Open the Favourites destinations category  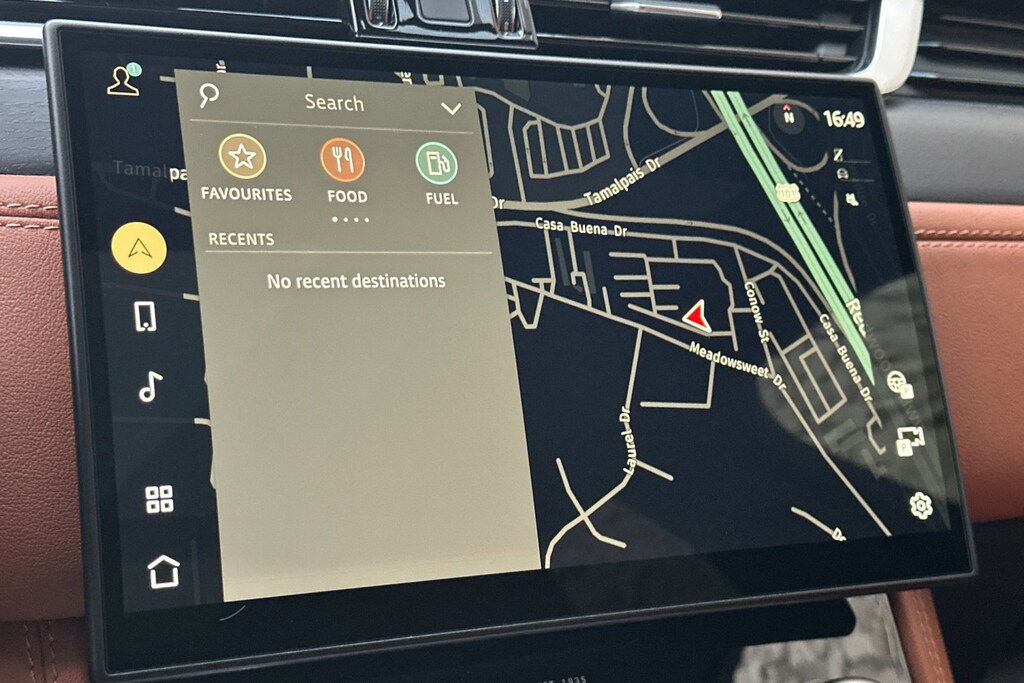[243, 157]
